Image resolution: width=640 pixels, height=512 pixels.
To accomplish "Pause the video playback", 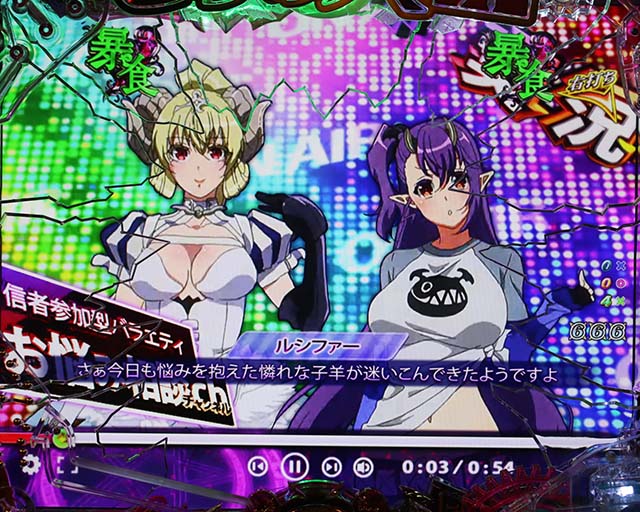I will (294, 466).
